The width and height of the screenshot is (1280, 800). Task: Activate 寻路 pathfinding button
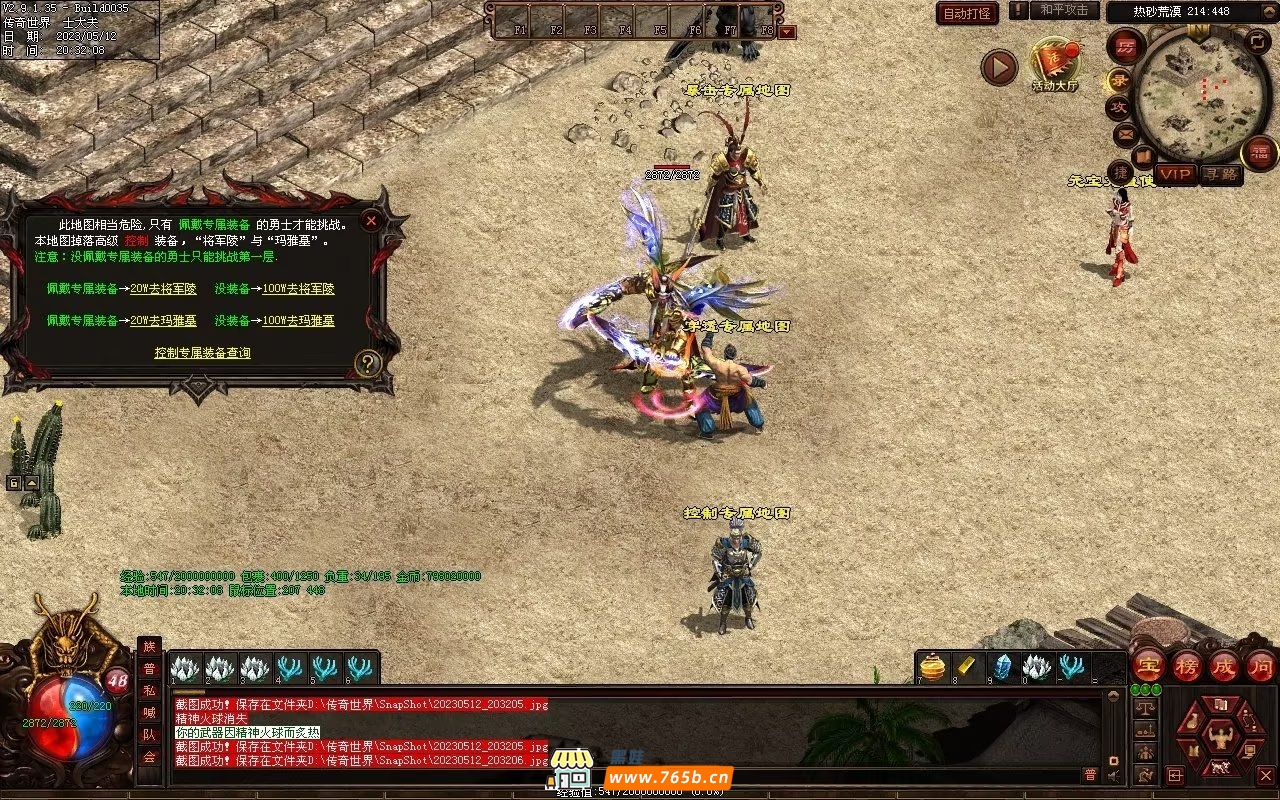tap(1220, 174)
